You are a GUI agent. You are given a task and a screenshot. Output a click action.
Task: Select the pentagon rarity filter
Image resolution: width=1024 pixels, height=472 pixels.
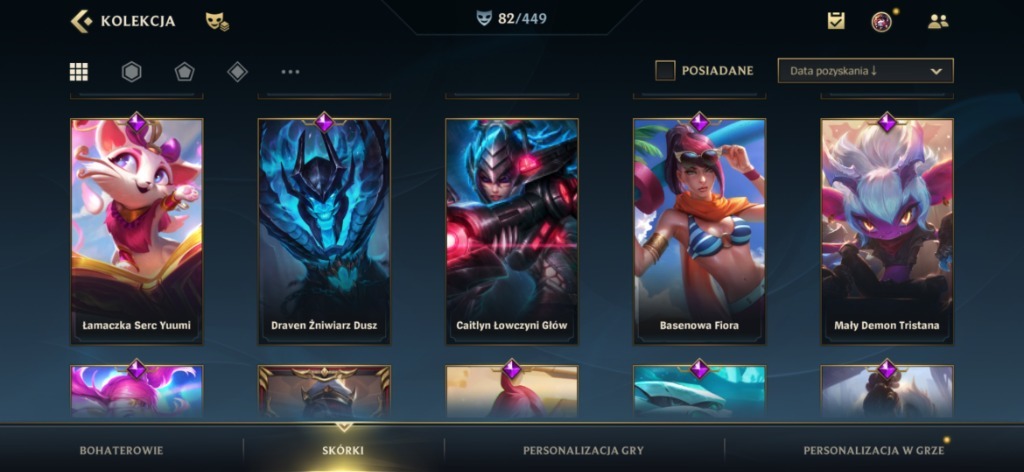[x=184, y=71]
